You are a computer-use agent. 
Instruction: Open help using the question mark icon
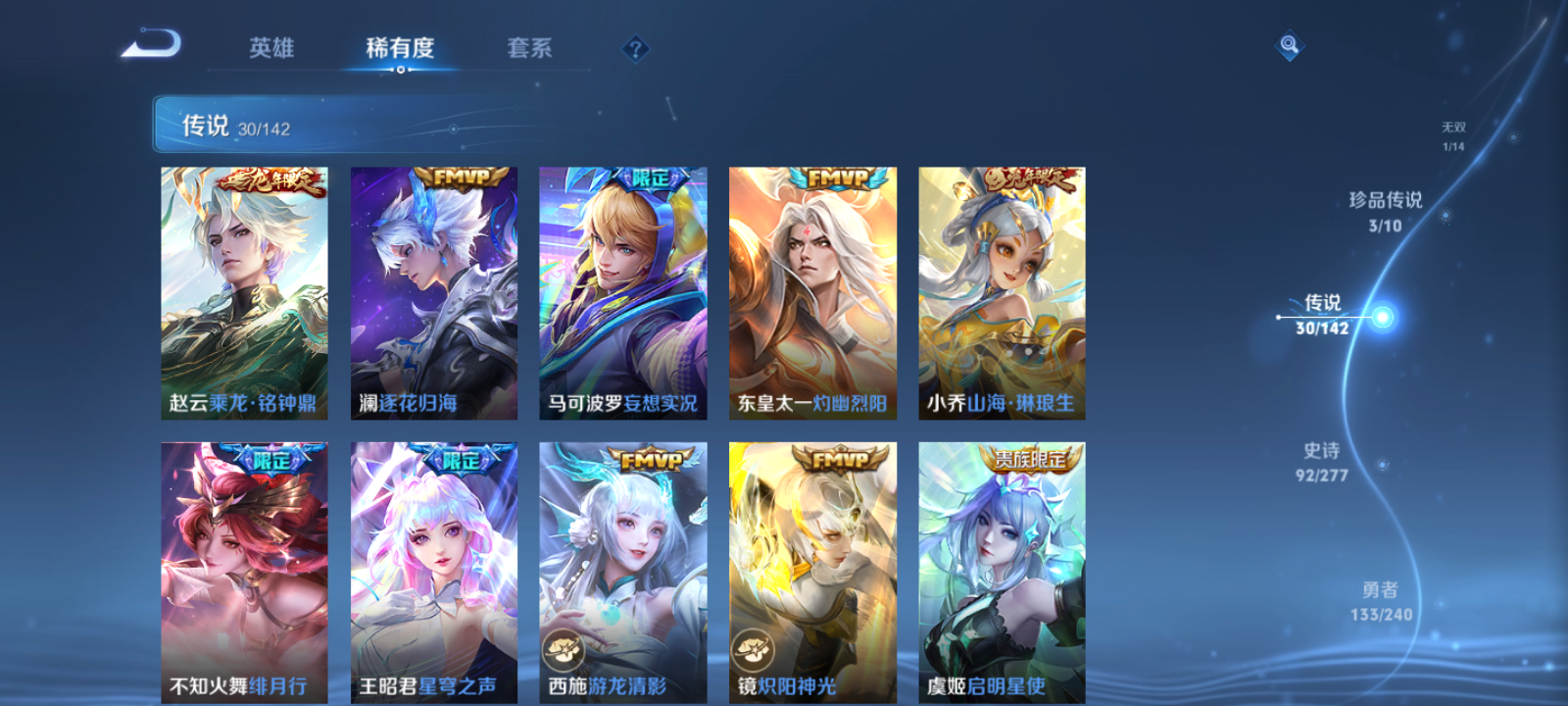click(x=636, y=48)
